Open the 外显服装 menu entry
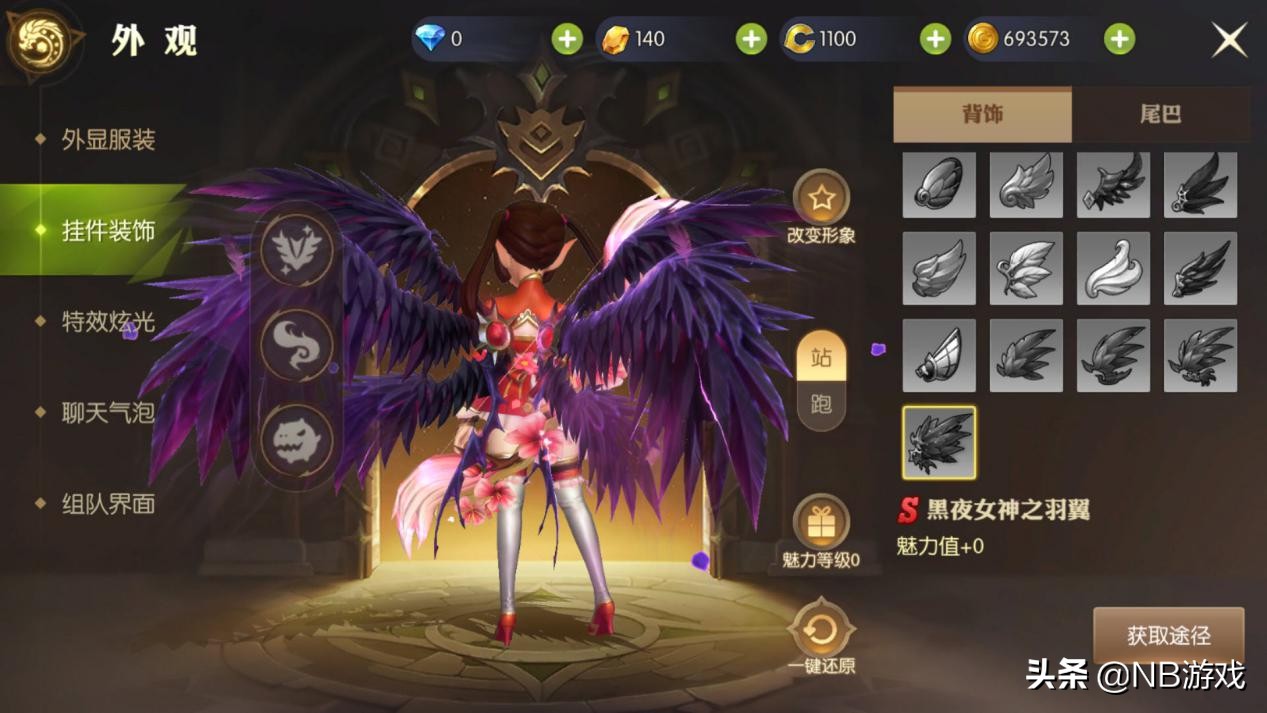1267x713 pixels. tap(108, 139)
